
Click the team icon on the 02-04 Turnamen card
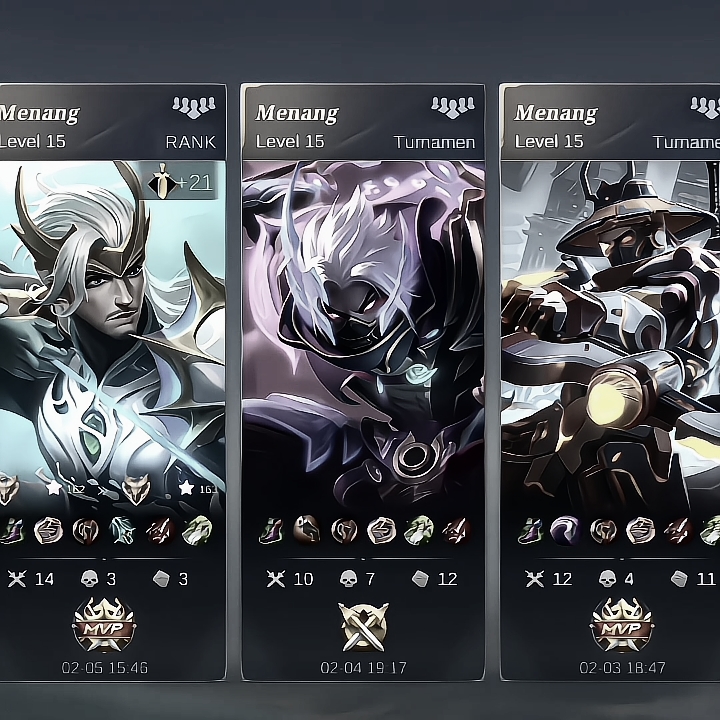coord(452,108)
